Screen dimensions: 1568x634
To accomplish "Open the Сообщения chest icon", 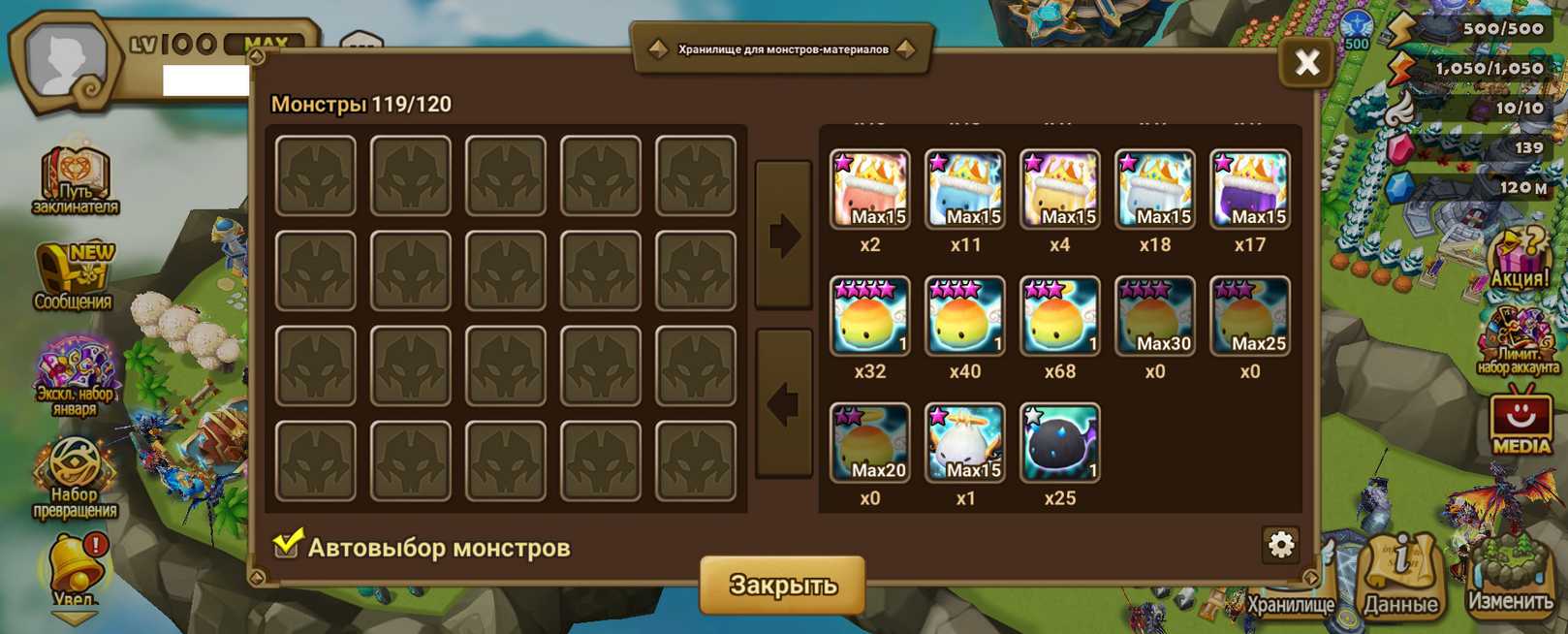I will pyautogui.click(x=74, y=276).
